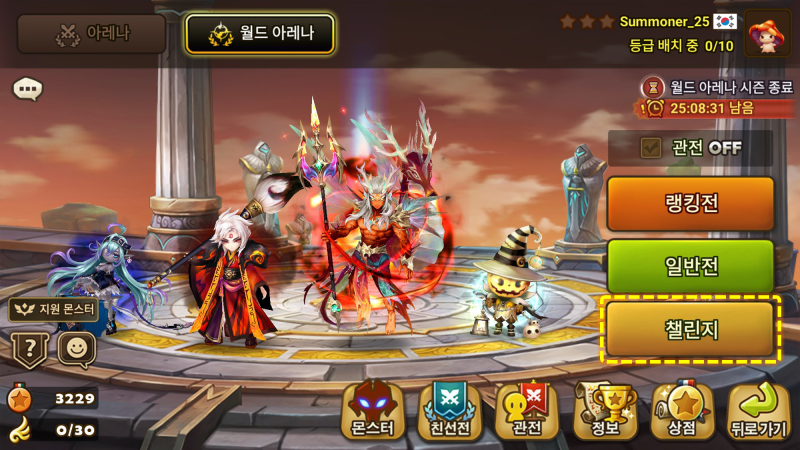Choose the green 일반전 button

690,266
